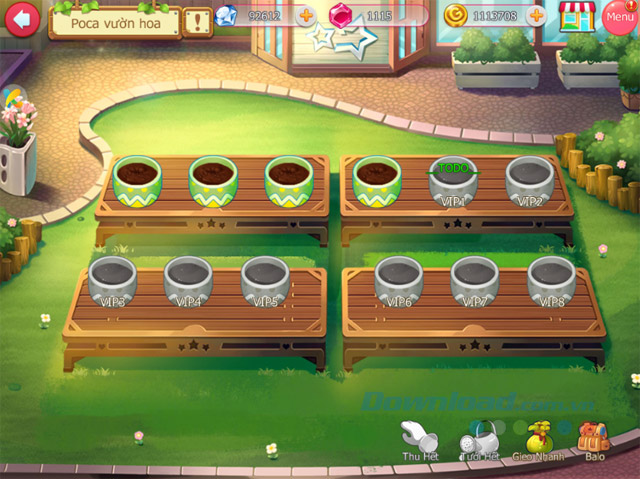Add more blue diamonds with plus button
This screenshot has height=479, width=640.
(306, 16)
